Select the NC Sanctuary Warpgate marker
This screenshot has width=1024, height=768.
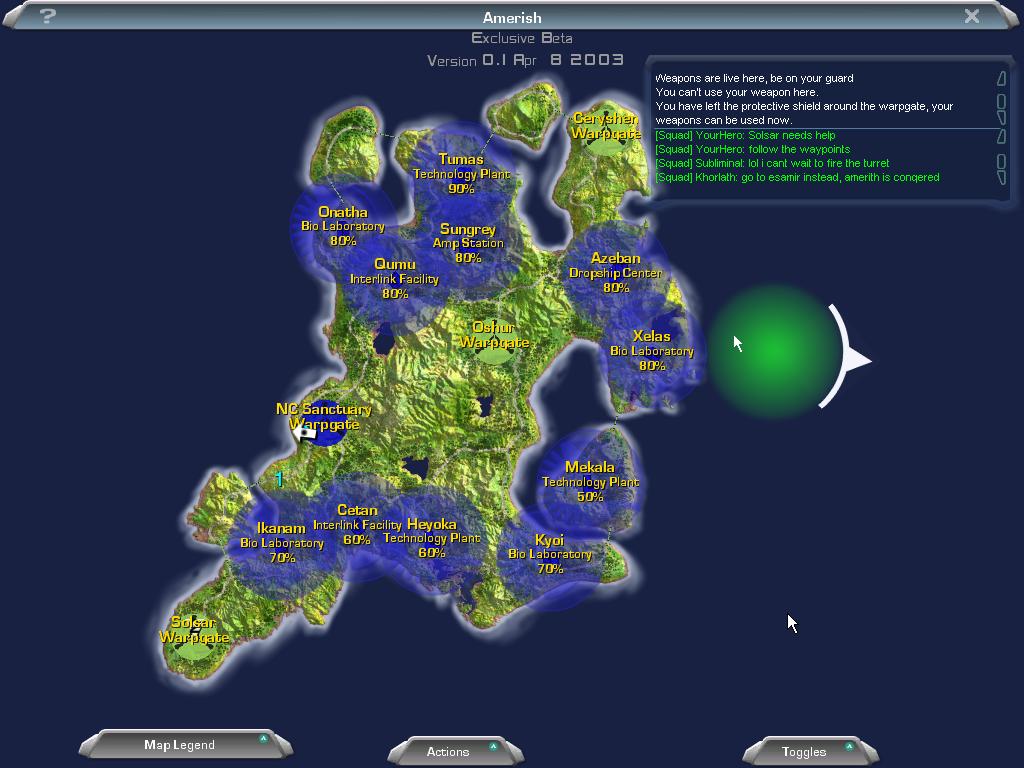click(x=323, y=417)
